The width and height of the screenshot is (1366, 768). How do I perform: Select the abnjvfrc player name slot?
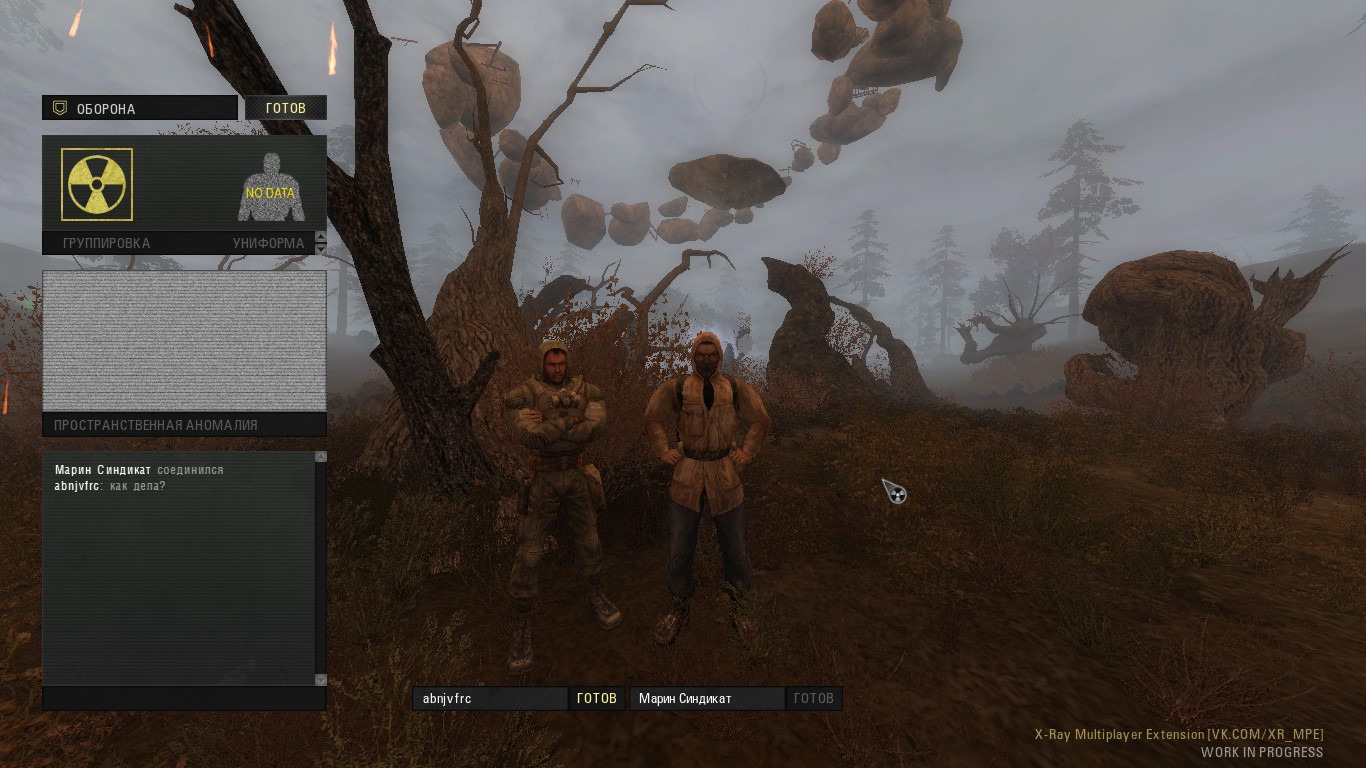[490, 699]
